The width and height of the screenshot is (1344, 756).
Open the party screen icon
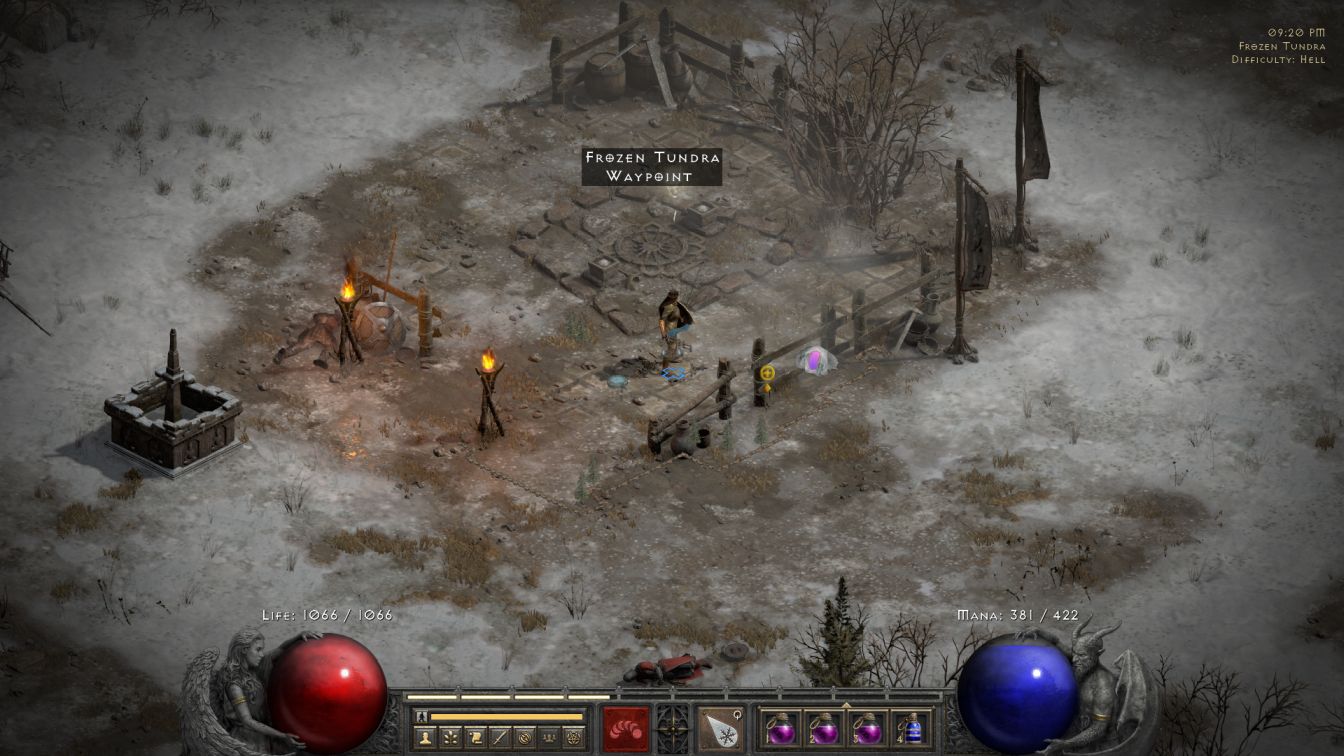pyautogui.click(x=548, y=738)
